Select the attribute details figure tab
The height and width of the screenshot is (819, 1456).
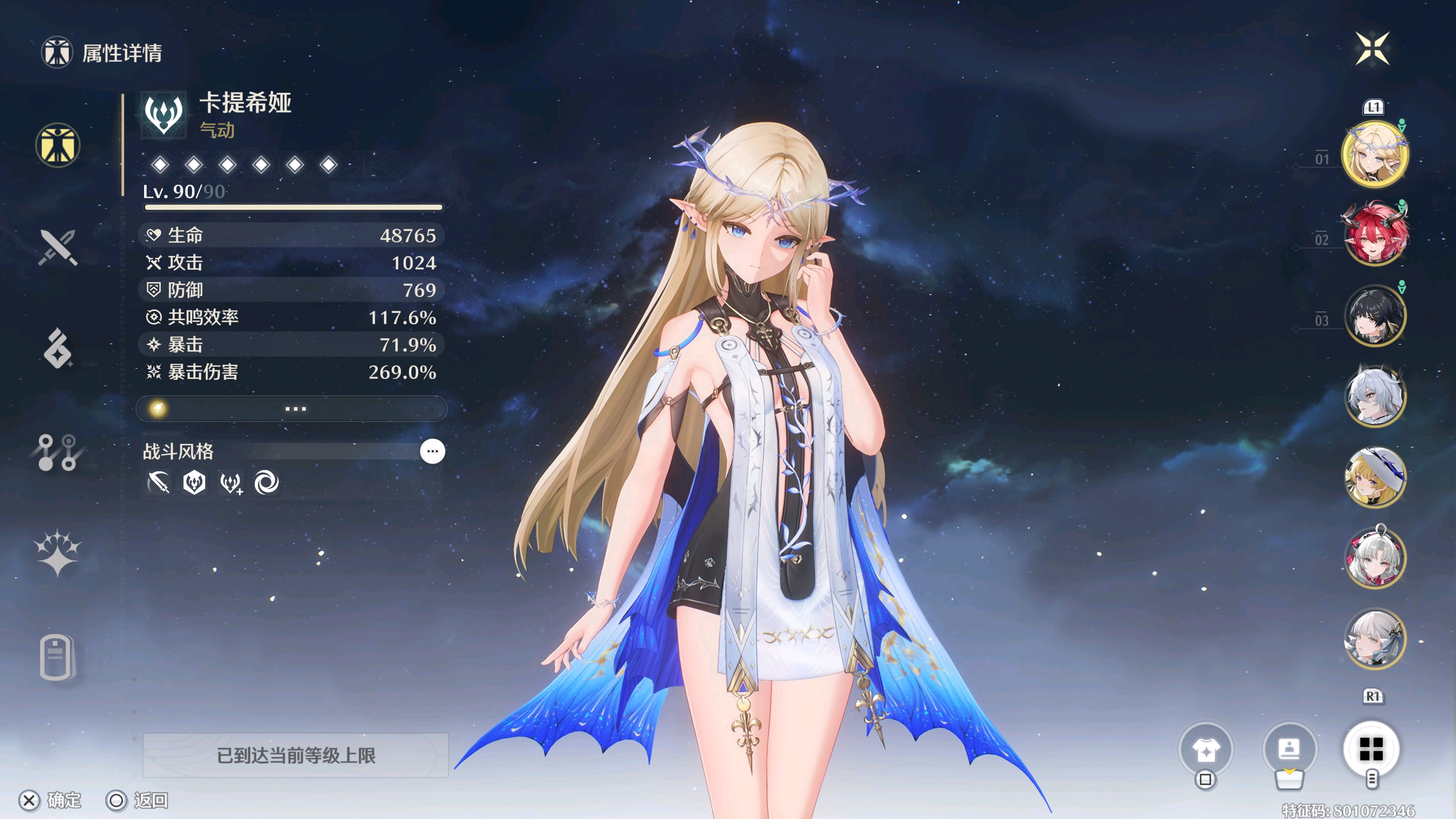coord(58,145)
